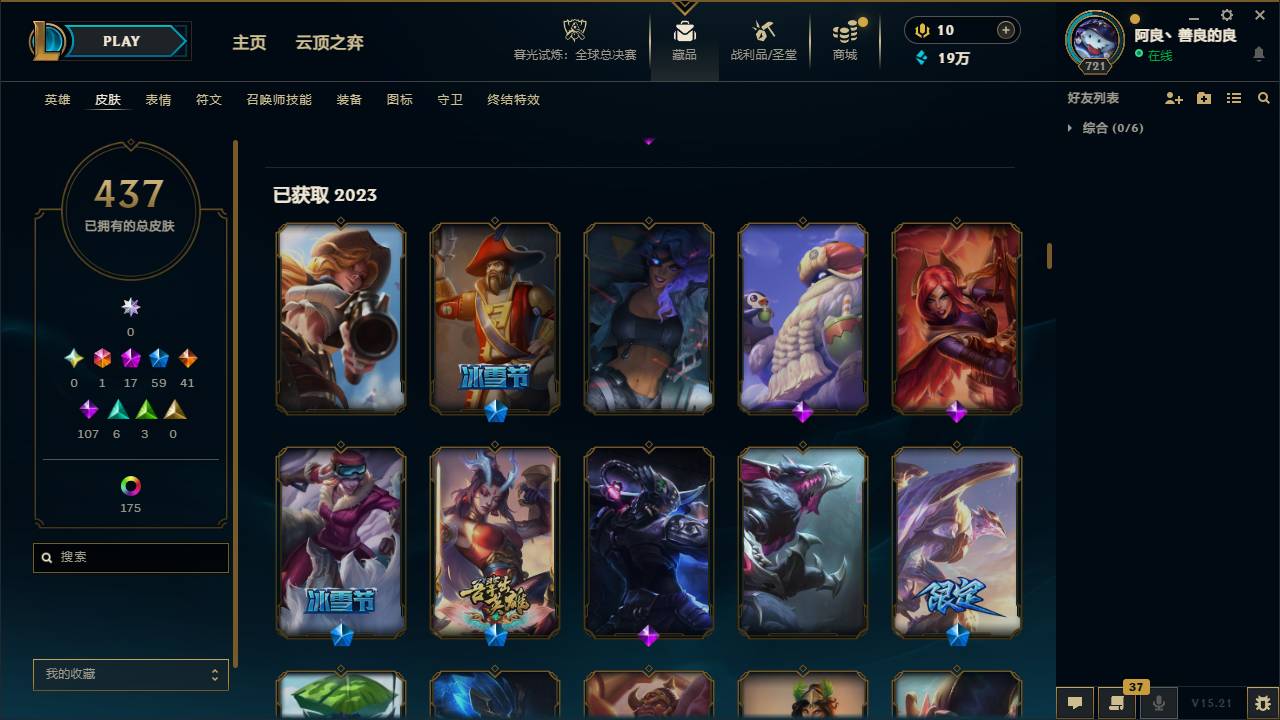Switch to the 符文 runes tab
Image resolution: width=1280 pixels, height=720 pixels.
pyautogui.click(x=209, y=100)
